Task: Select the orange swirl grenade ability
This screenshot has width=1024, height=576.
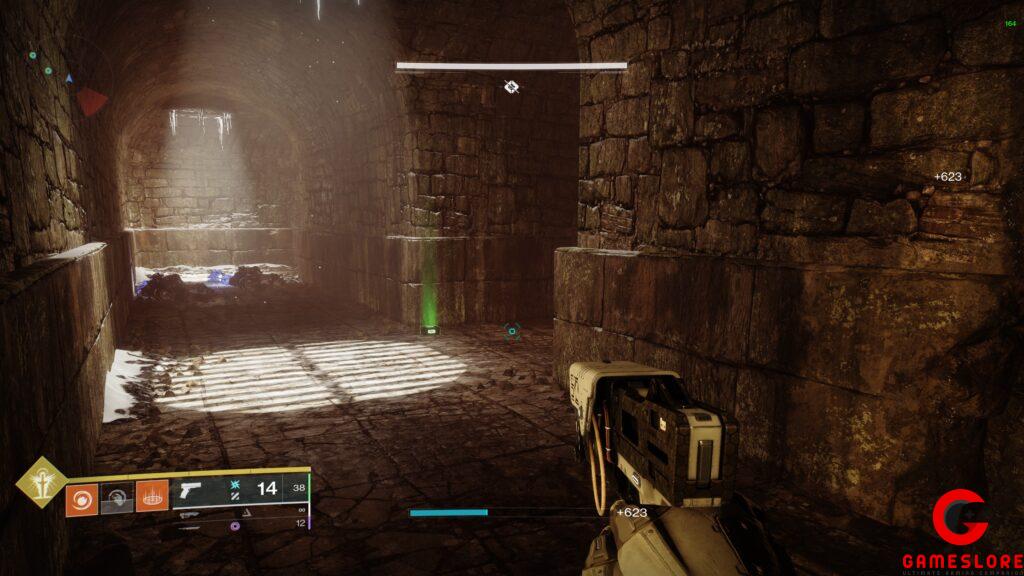Action: [81, 497]
